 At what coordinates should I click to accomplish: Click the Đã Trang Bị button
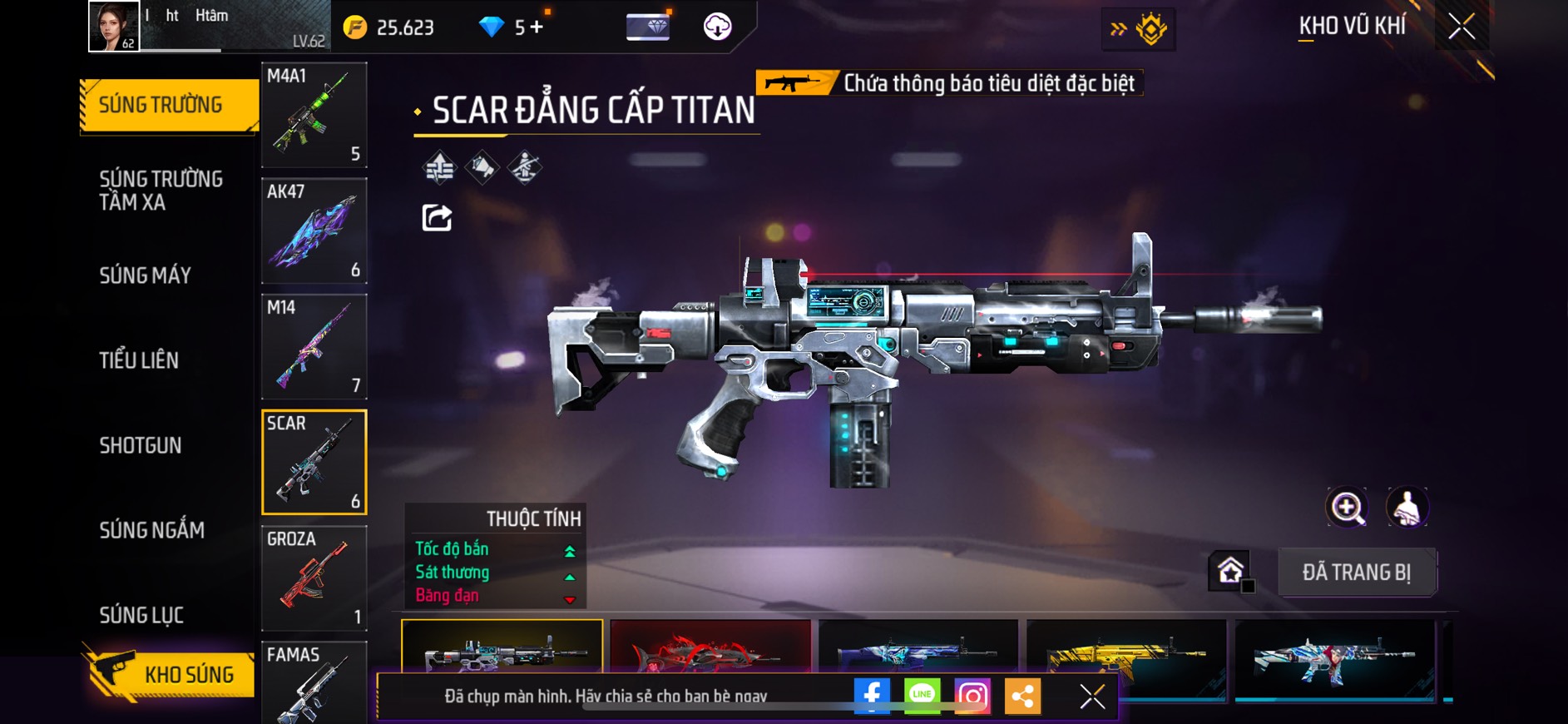1356,573
